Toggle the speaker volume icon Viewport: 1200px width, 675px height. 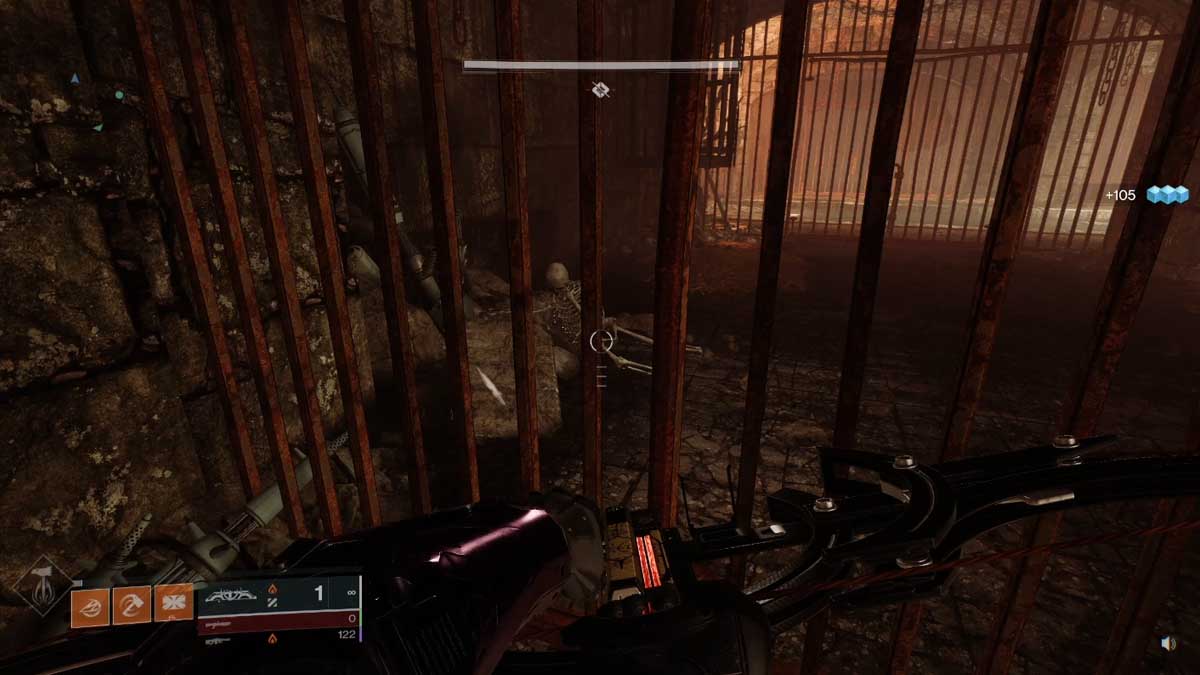[x=1168, y=644]
